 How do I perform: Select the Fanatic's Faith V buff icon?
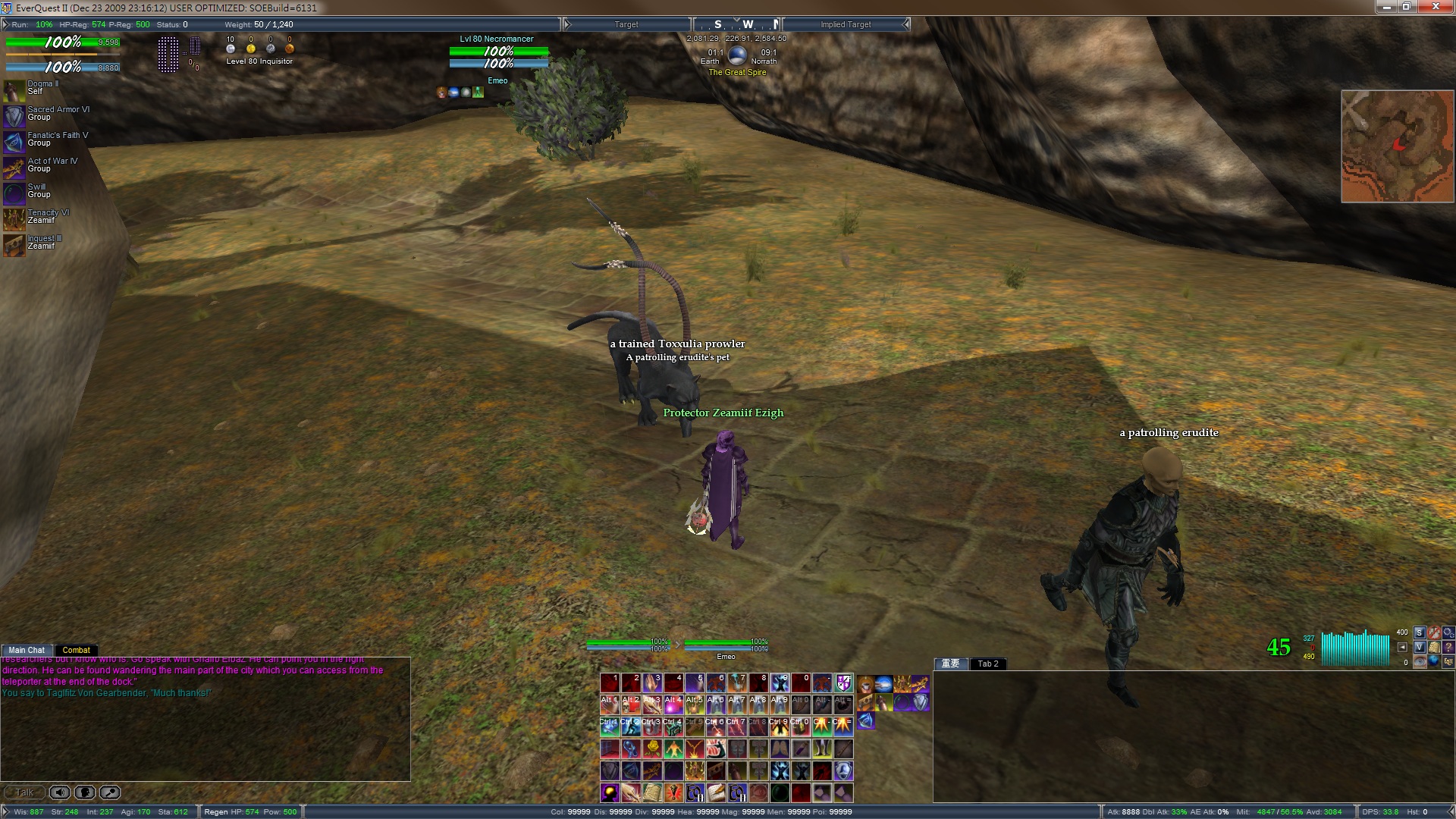[x=14, y=142]
